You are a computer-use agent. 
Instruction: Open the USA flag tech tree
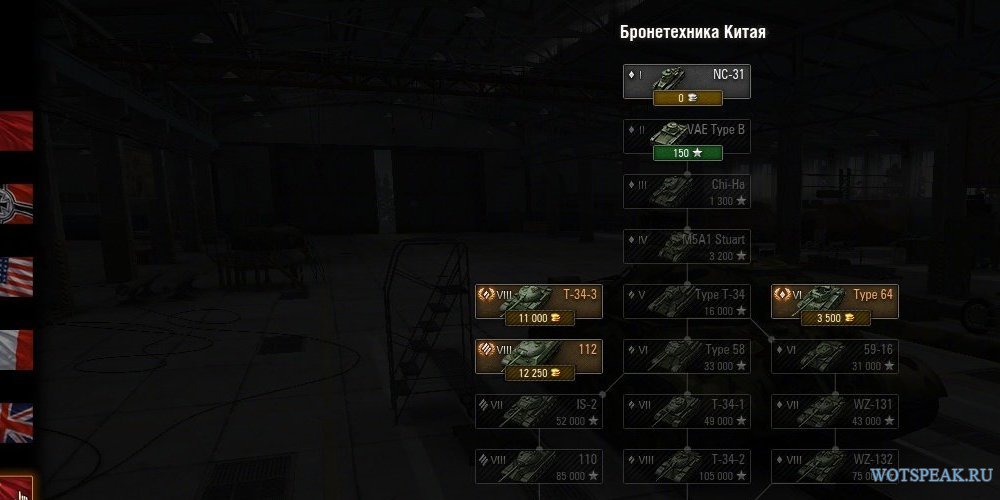pyautogui.click(x=17, y=277)
